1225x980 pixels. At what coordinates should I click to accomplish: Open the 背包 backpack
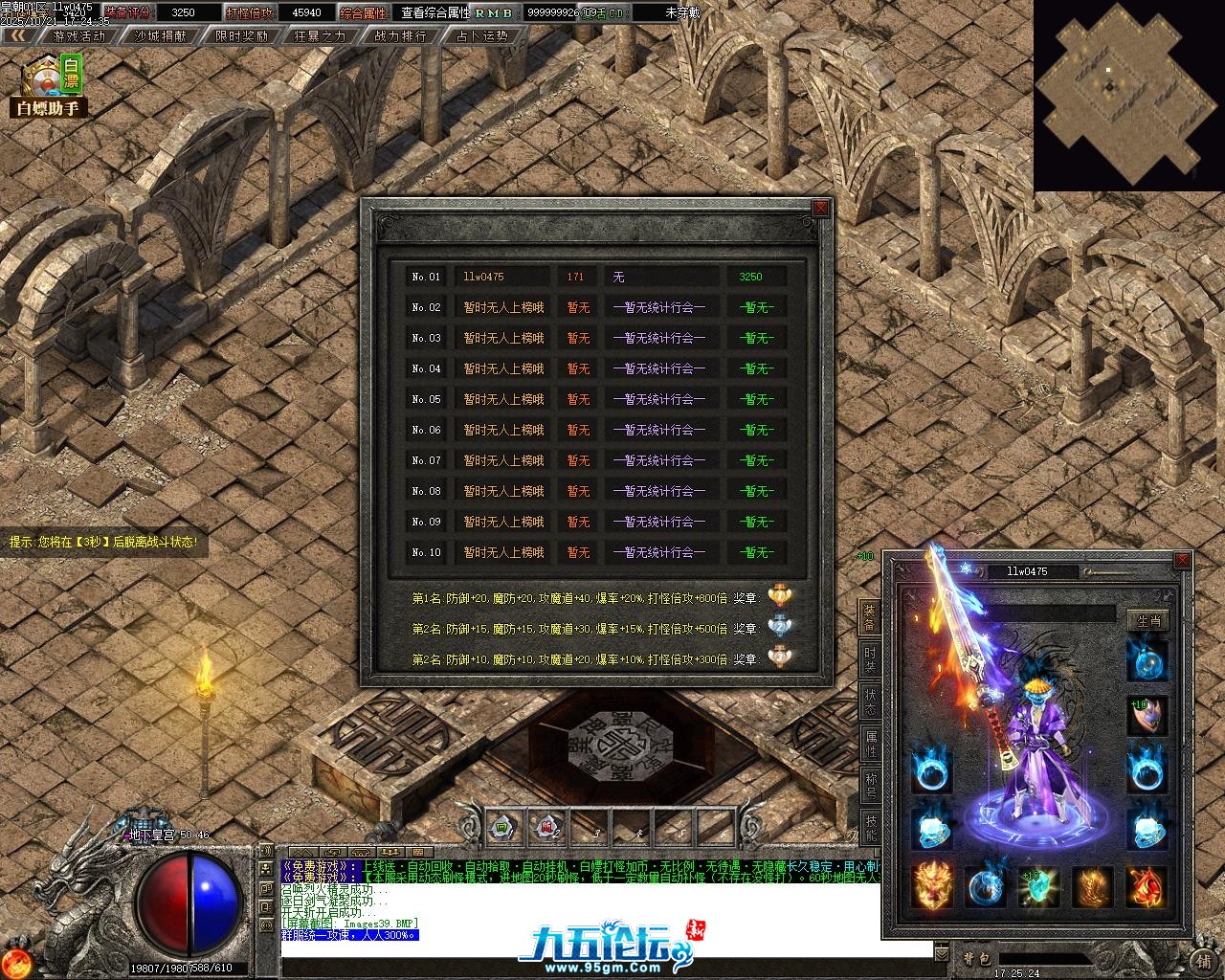click(977, 958)
